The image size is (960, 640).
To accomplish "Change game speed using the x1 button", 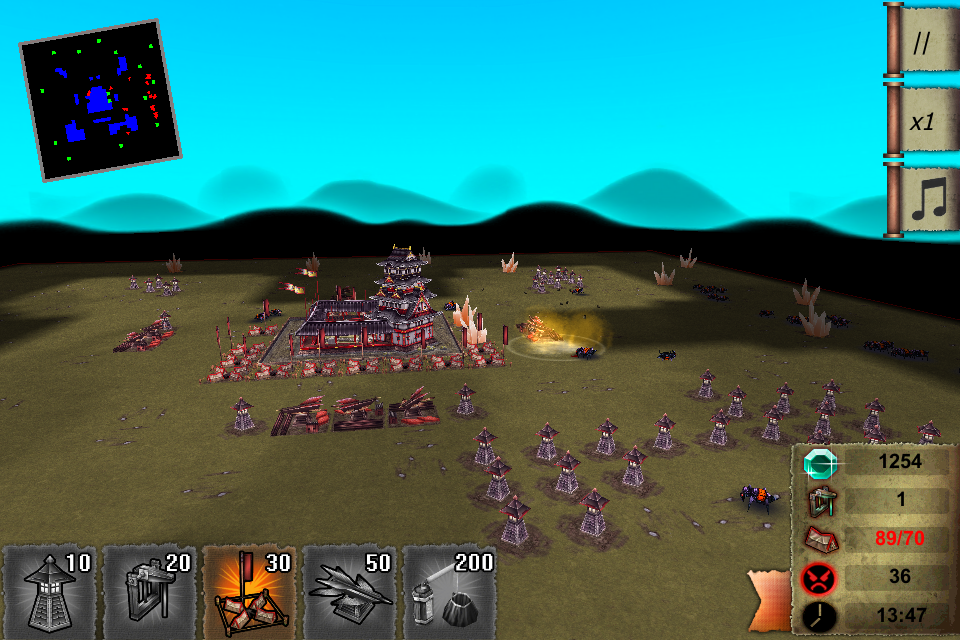I will pyautogui.click(x=926, y=120).
